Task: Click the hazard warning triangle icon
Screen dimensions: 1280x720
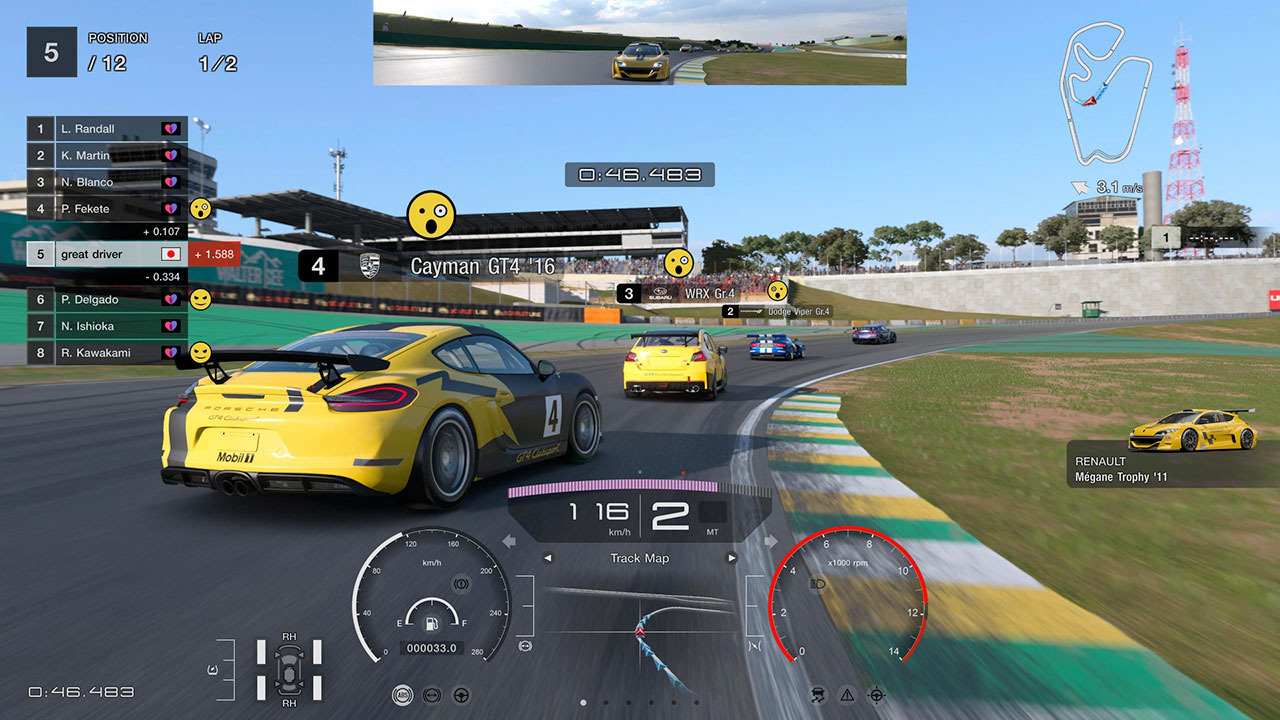Action: [x=847, y=695]
